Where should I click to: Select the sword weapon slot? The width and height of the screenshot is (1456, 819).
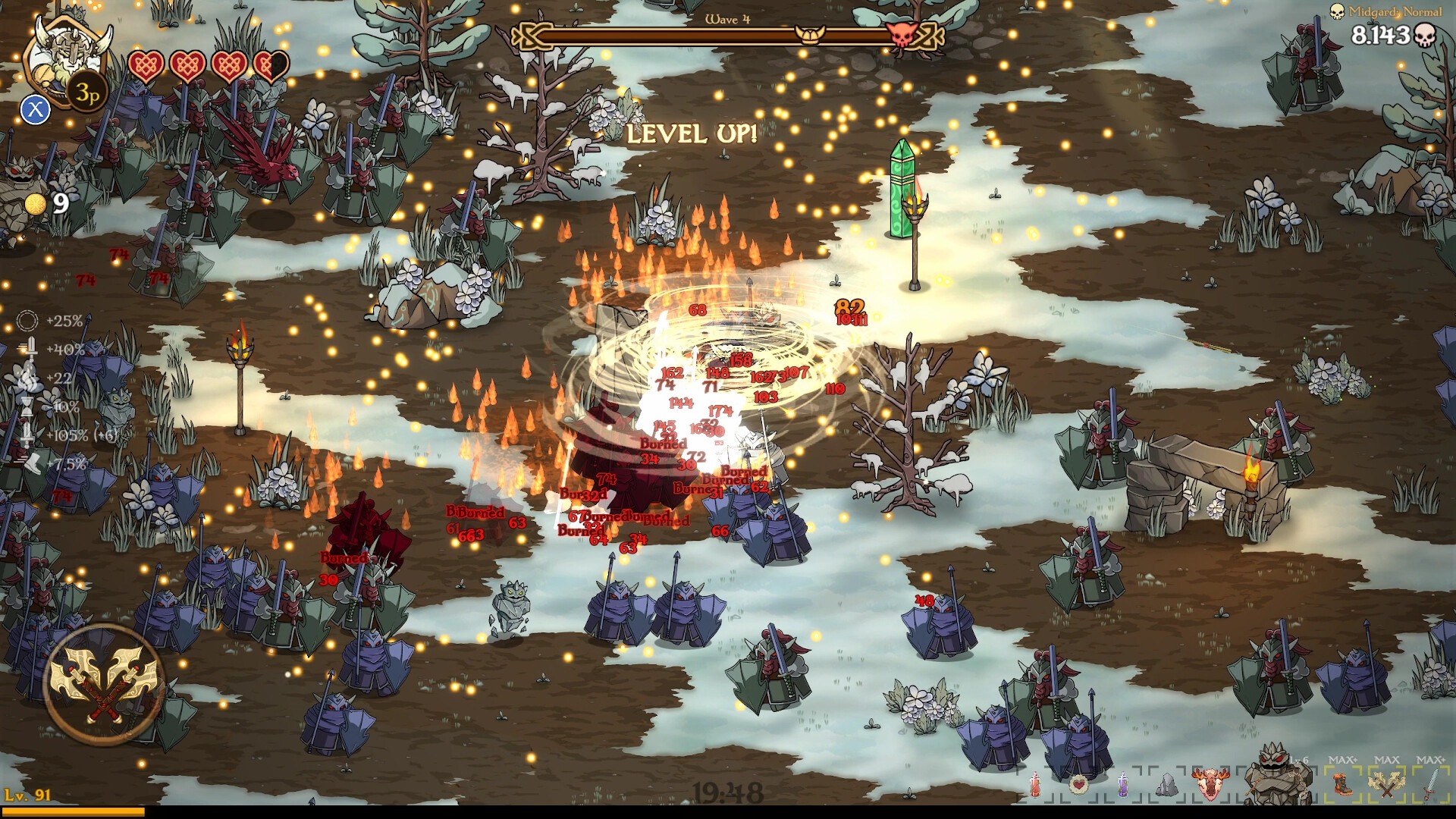pos(1429,784)
